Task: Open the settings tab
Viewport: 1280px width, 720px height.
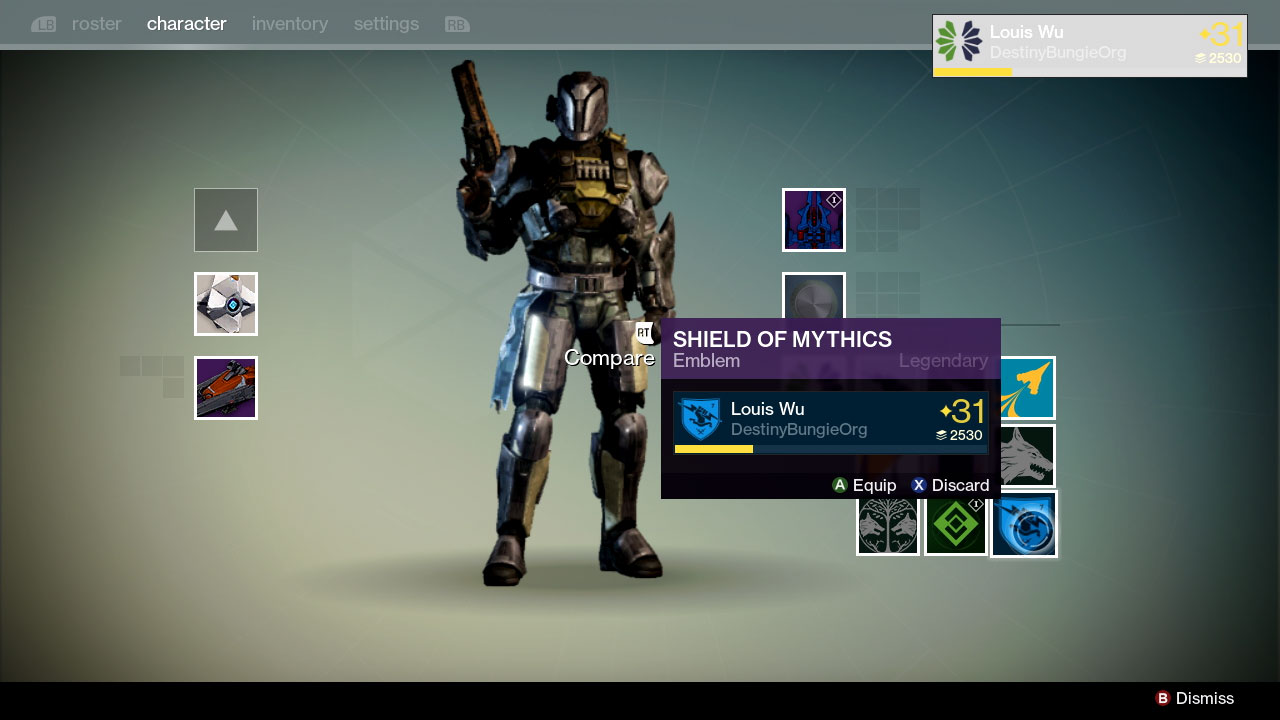Action: (386, 24)
